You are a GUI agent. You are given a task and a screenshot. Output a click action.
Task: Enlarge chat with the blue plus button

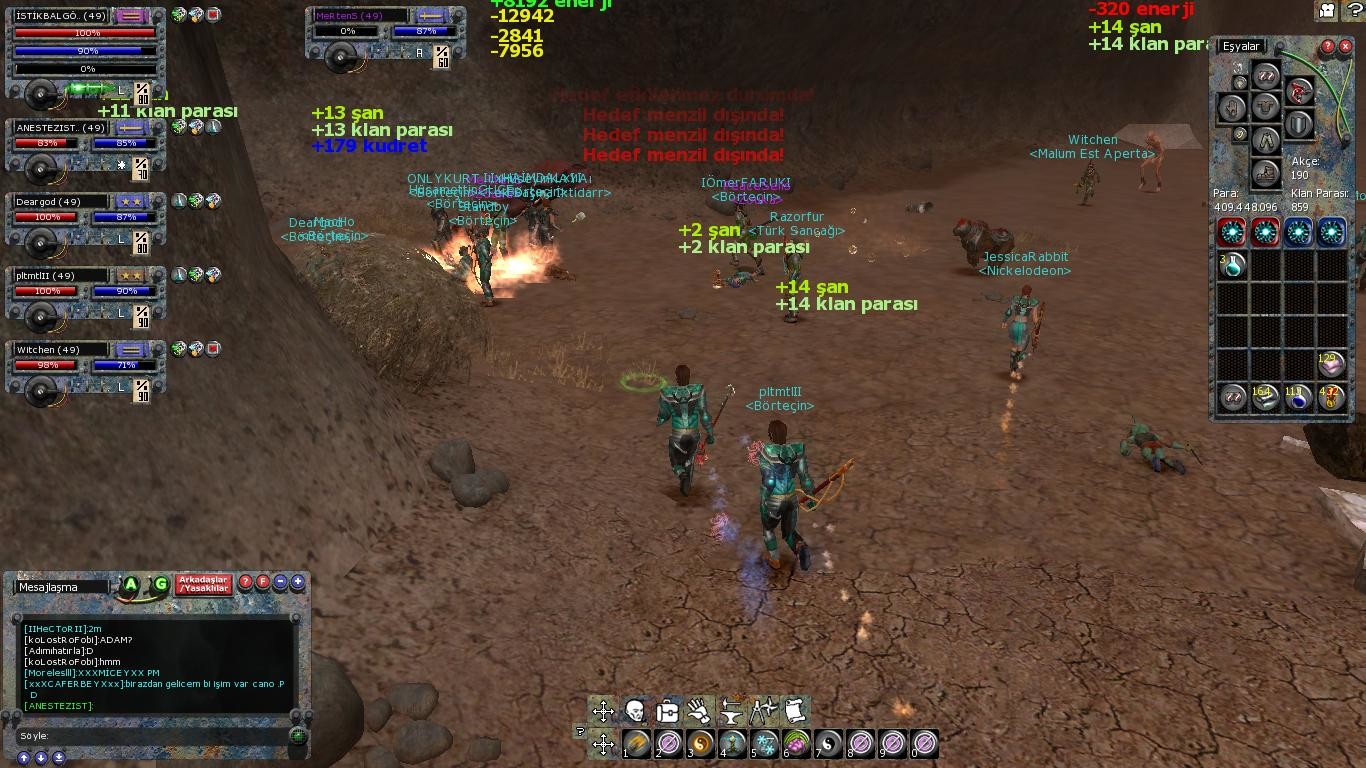coord(297,582)
